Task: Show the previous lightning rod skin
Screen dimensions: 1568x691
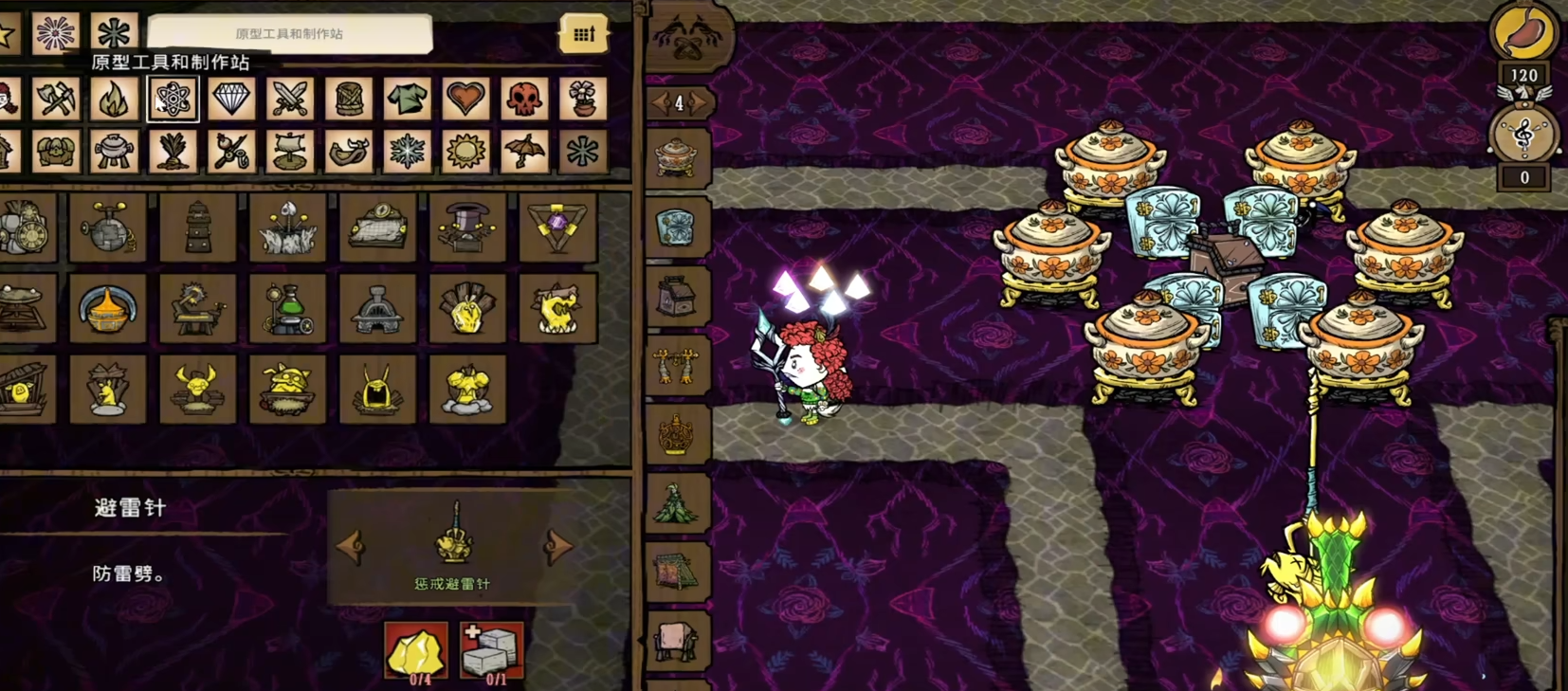Action: [350, 546]
